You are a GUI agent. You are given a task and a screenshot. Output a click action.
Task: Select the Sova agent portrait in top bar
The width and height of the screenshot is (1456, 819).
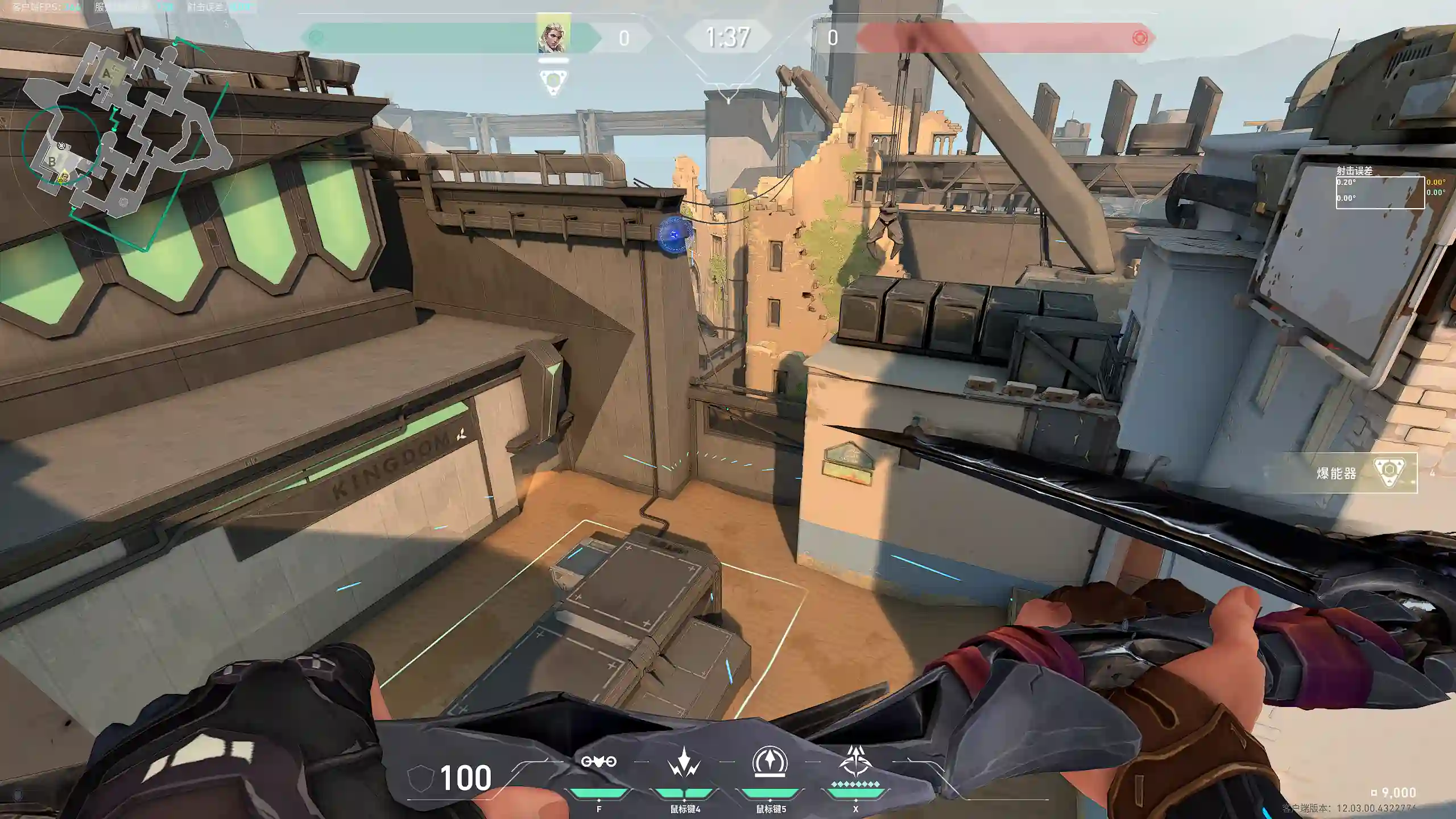point(553,38)
